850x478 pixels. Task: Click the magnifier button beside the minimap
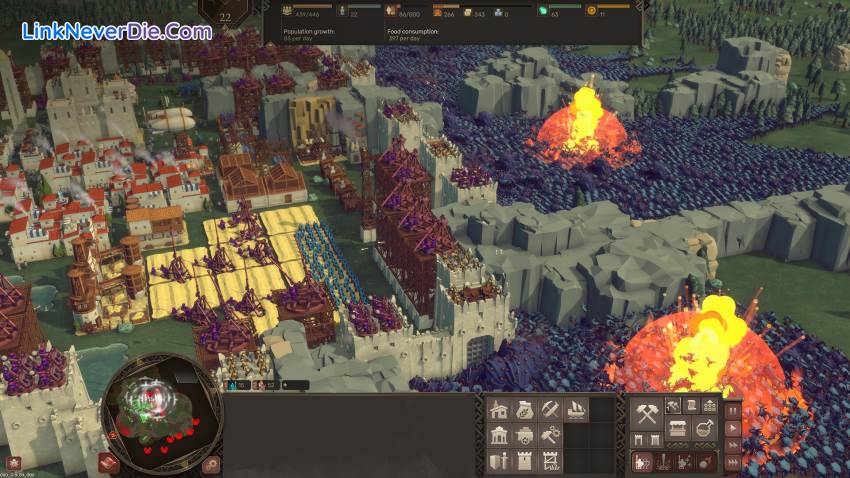coord(211,463)
